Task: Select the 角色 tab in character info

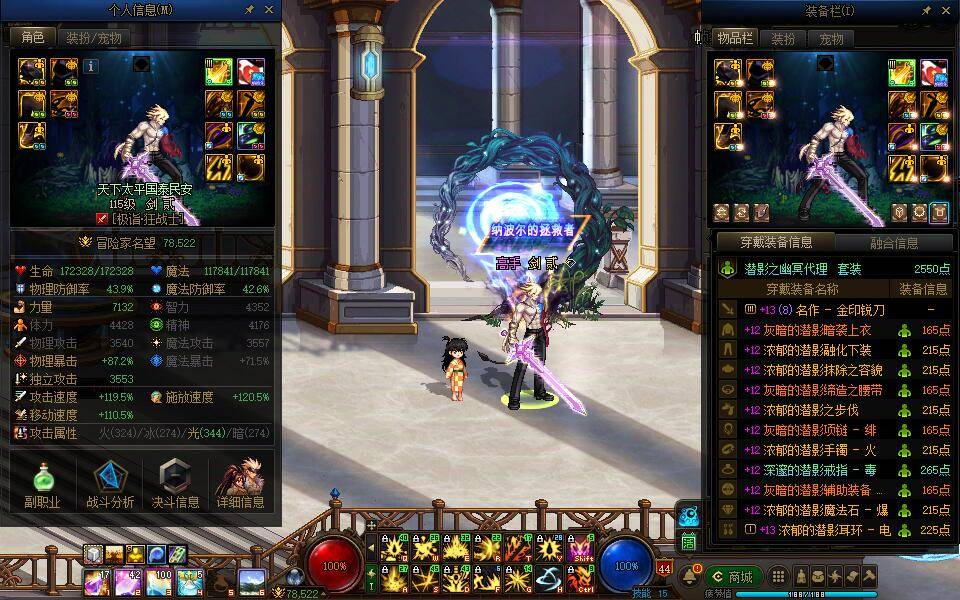Action: click(x=33, y=38)
